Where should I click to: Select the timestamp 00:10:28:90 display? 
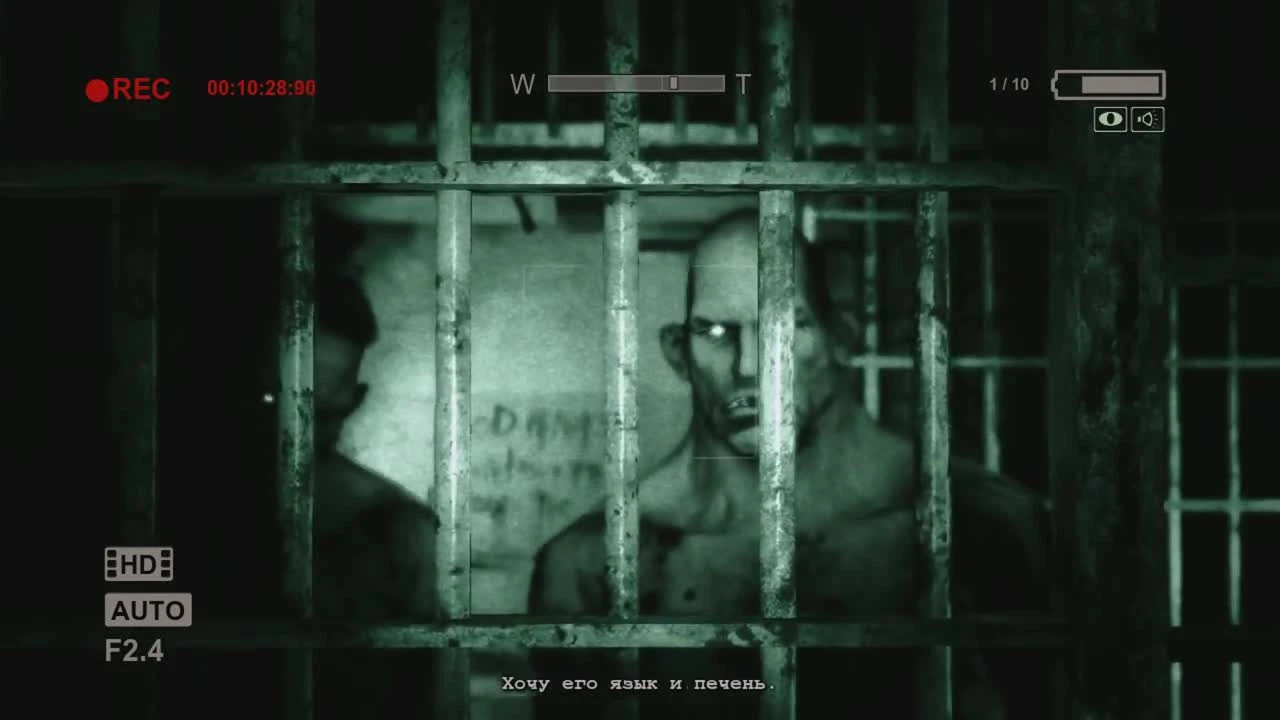(x=260, y=88)
